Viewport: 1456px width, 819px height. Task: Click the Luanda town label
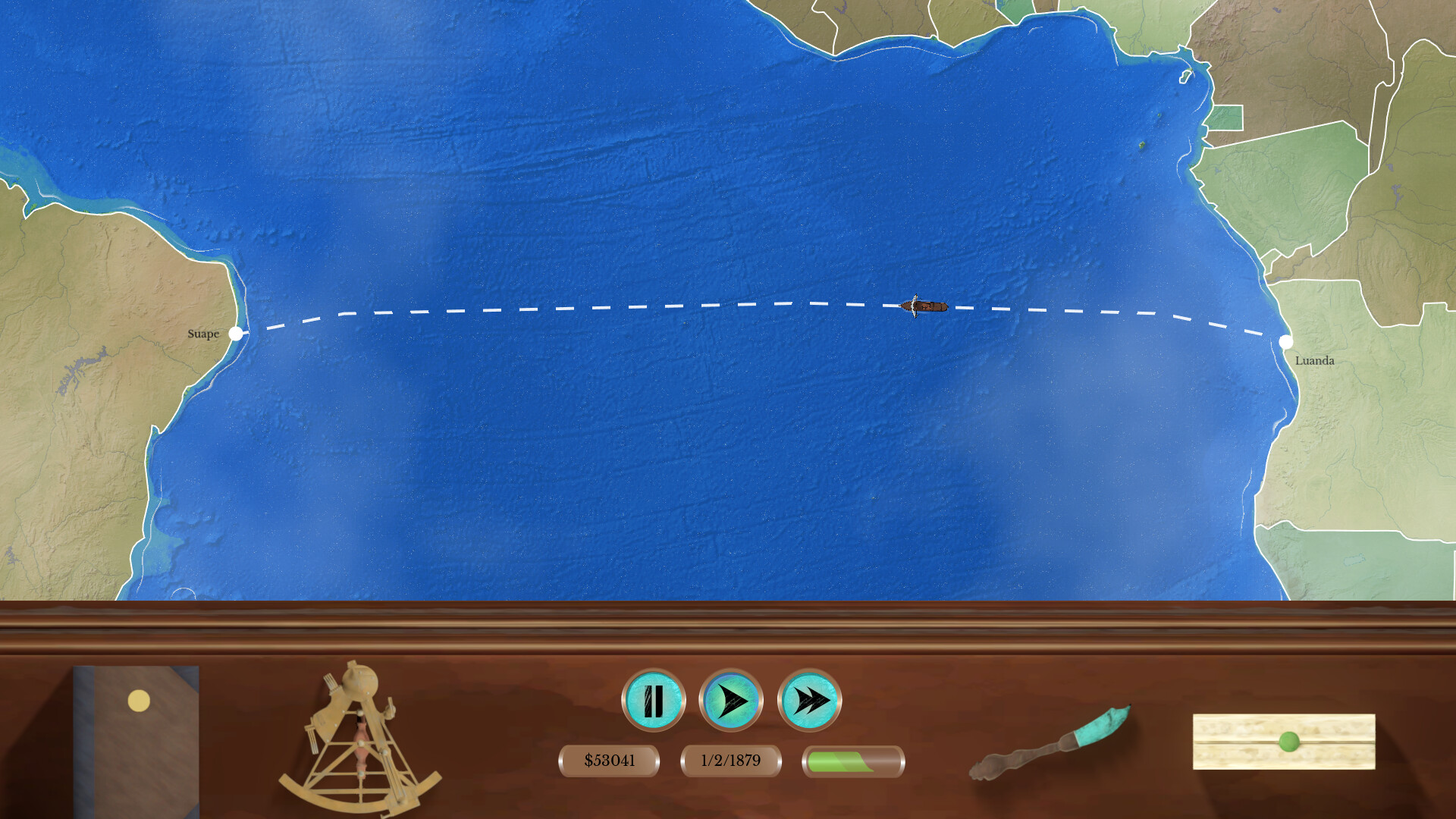1316,361
